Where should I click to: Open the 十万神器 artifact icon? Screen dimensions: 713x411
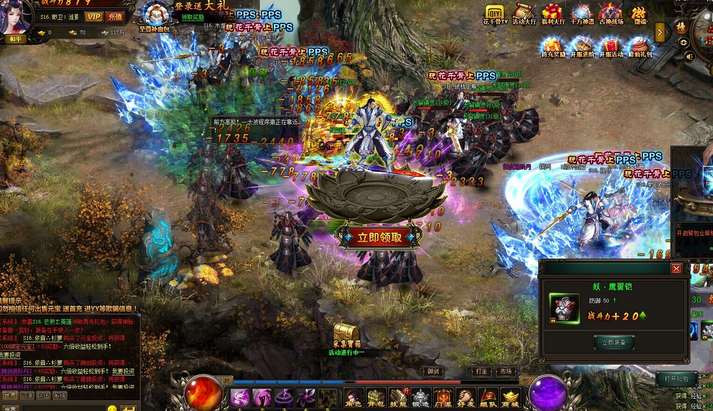coord(581,14)
